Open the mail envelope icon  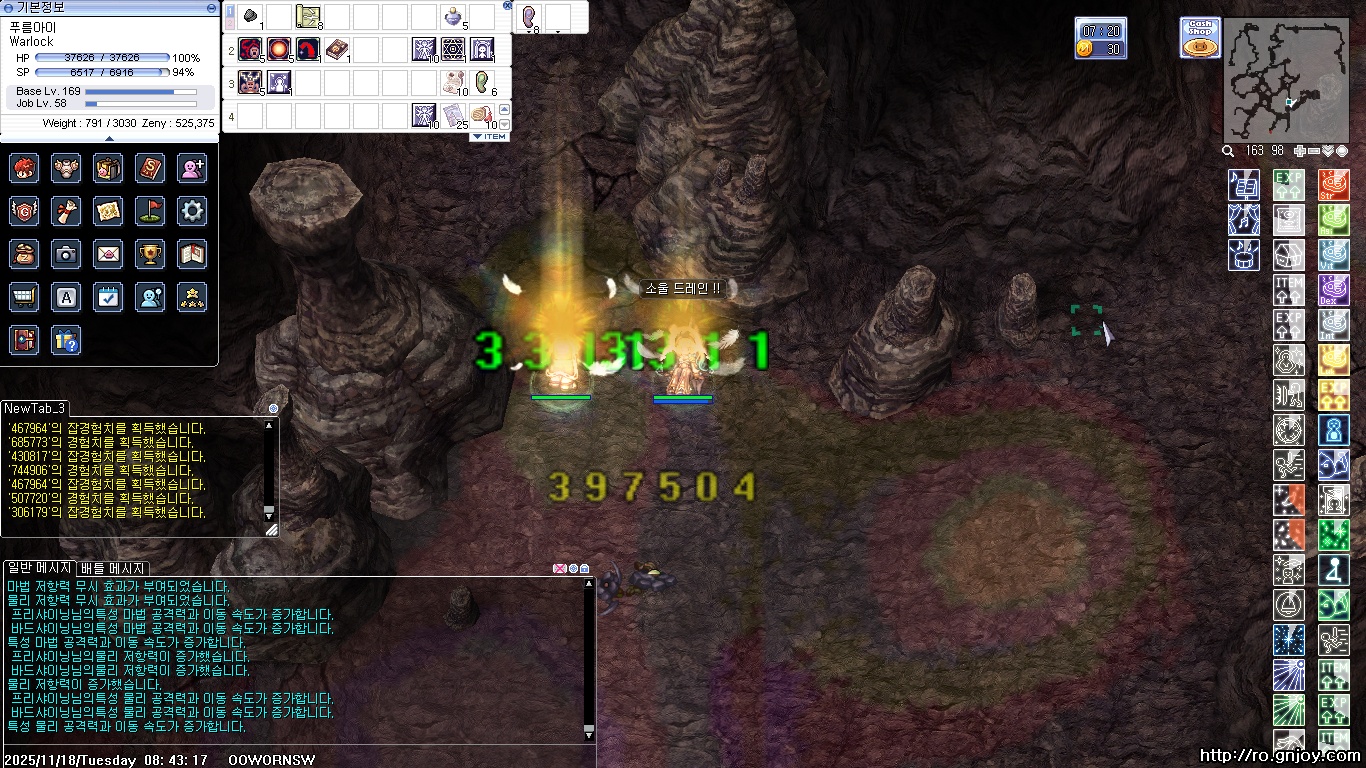pos(108,254)
